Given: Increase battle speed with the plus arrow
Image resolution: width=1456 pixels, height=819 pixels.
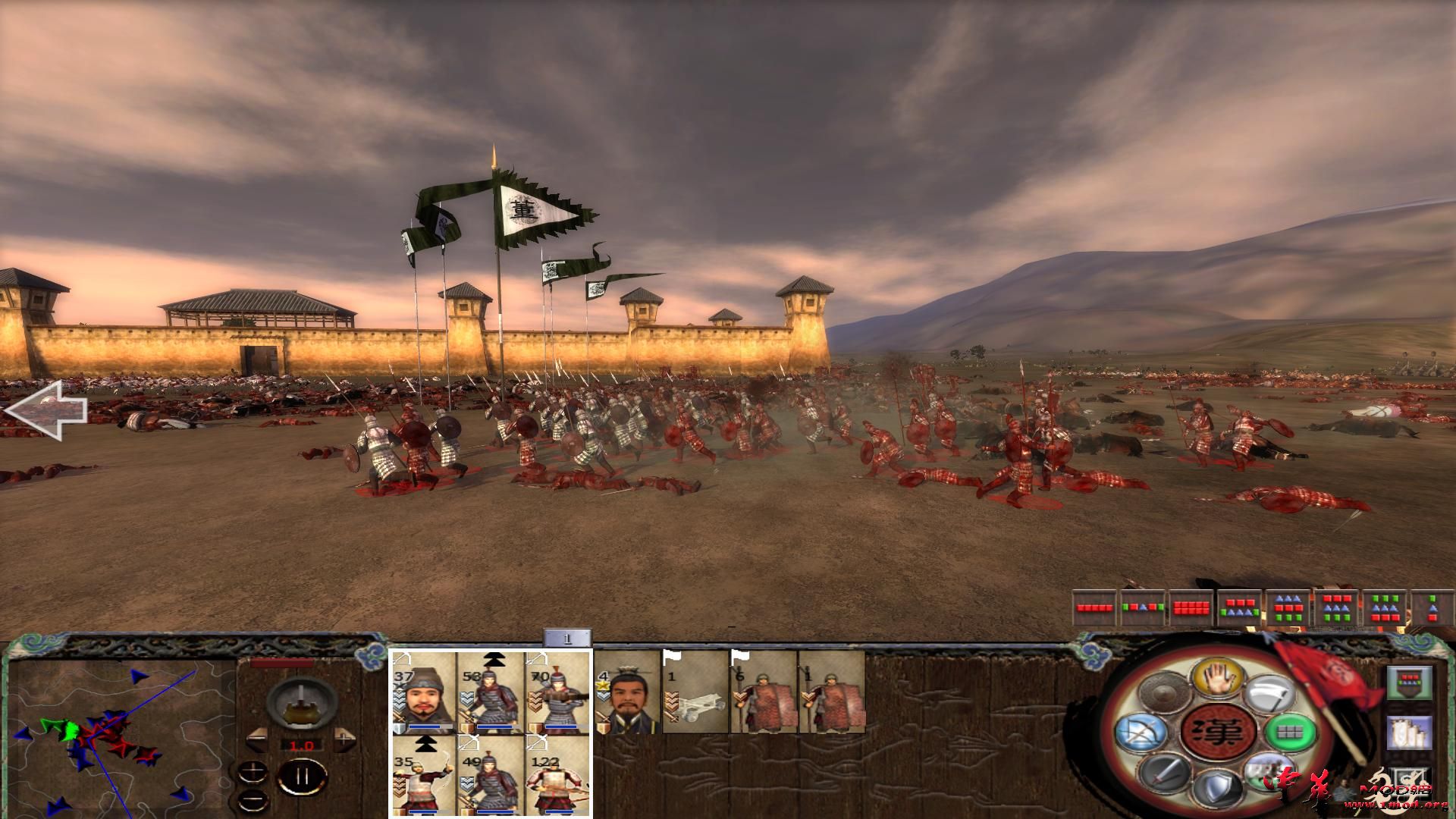Looking at the screenshot, I should 344,738.
